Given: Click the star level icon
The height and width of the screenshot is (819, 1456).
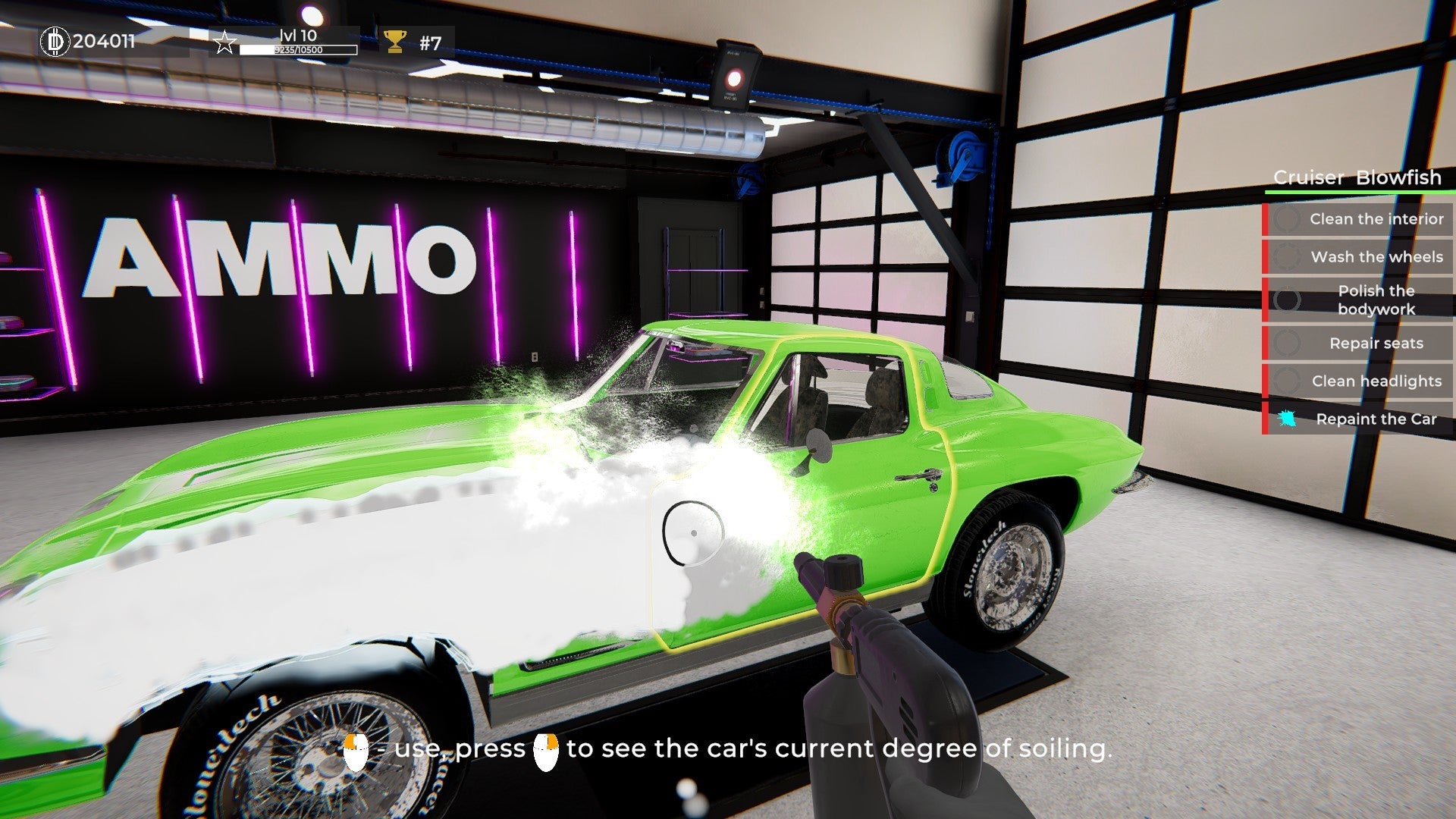Looking at the screenshot, I should click(x=224, y=42).
